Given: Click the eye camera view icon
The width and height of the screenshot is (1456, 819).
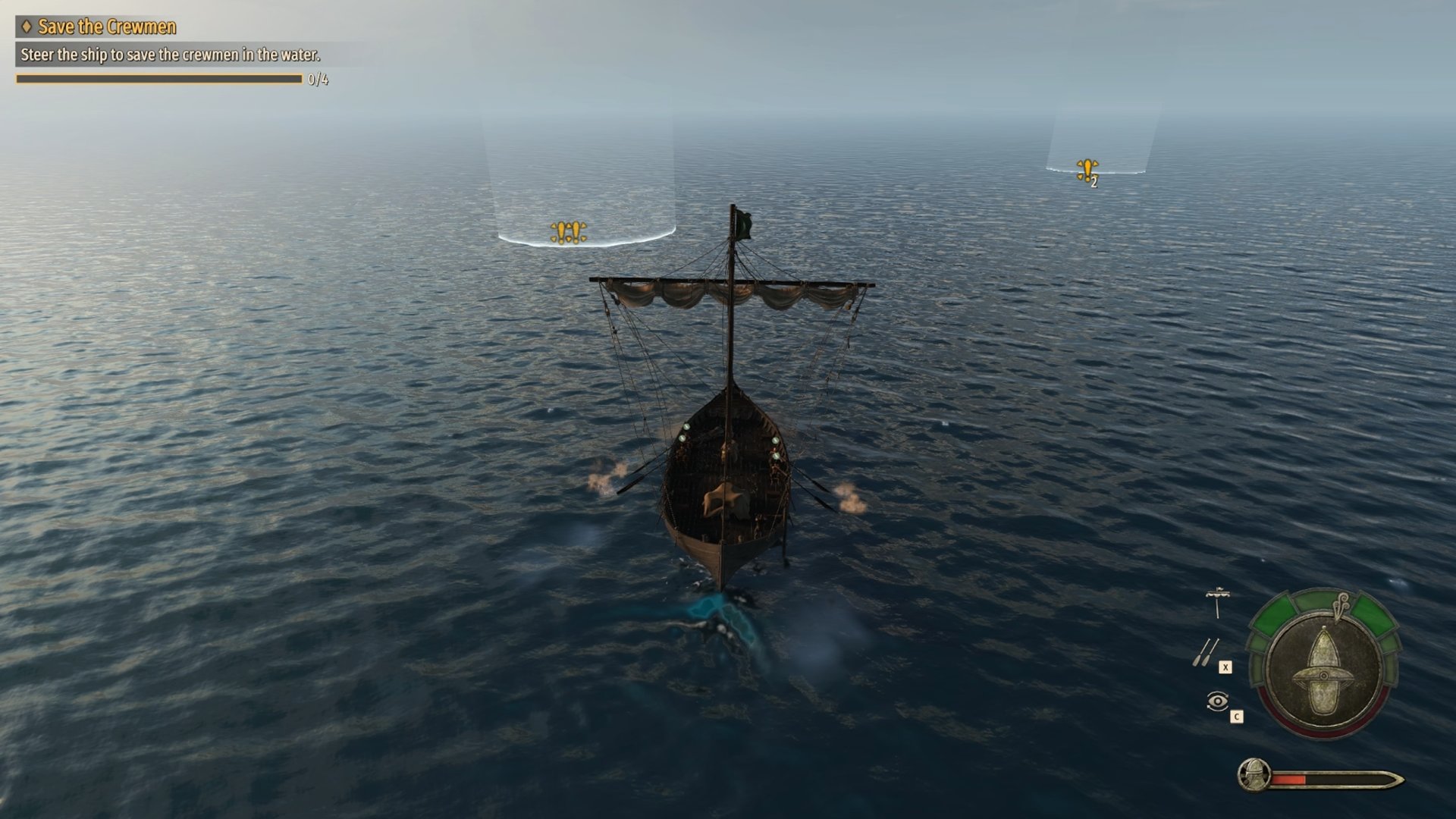Looking at the screenshot, I should (x=1217, y=701).
